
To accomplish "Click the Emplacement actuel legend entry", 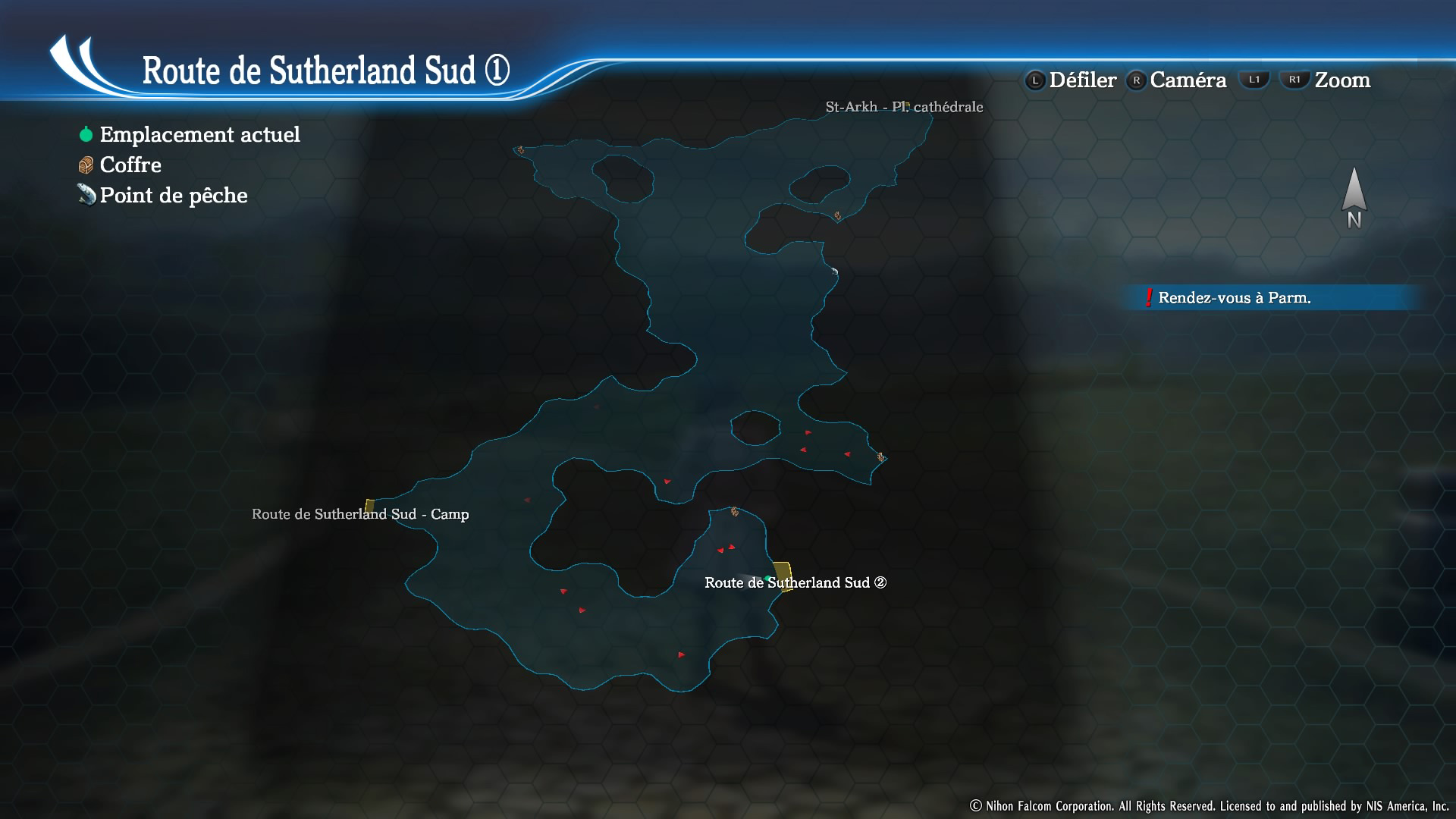I will [199, 134].
